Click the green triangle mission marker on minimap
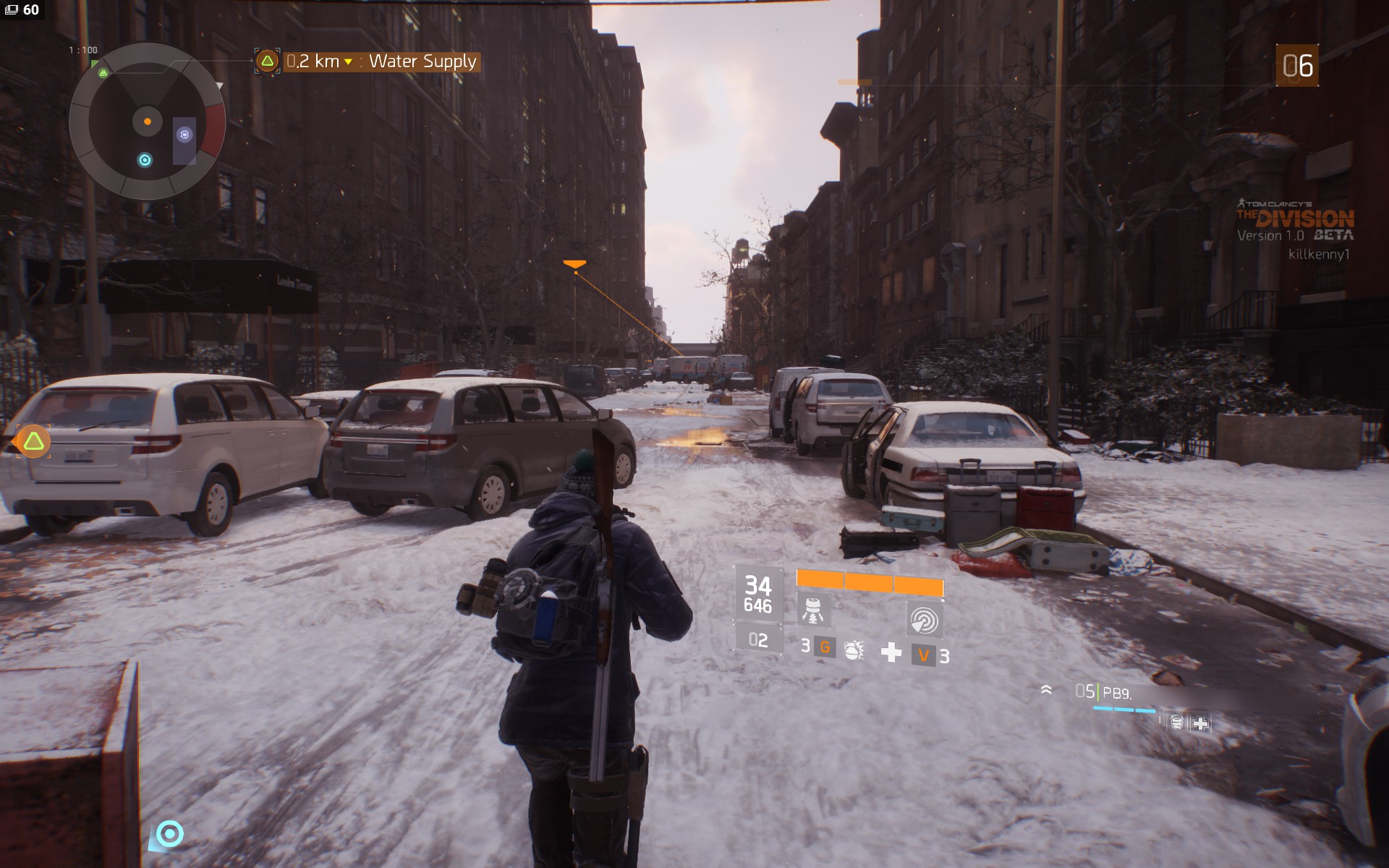This screenshot has width=1389, height=868. pos(103,73)
